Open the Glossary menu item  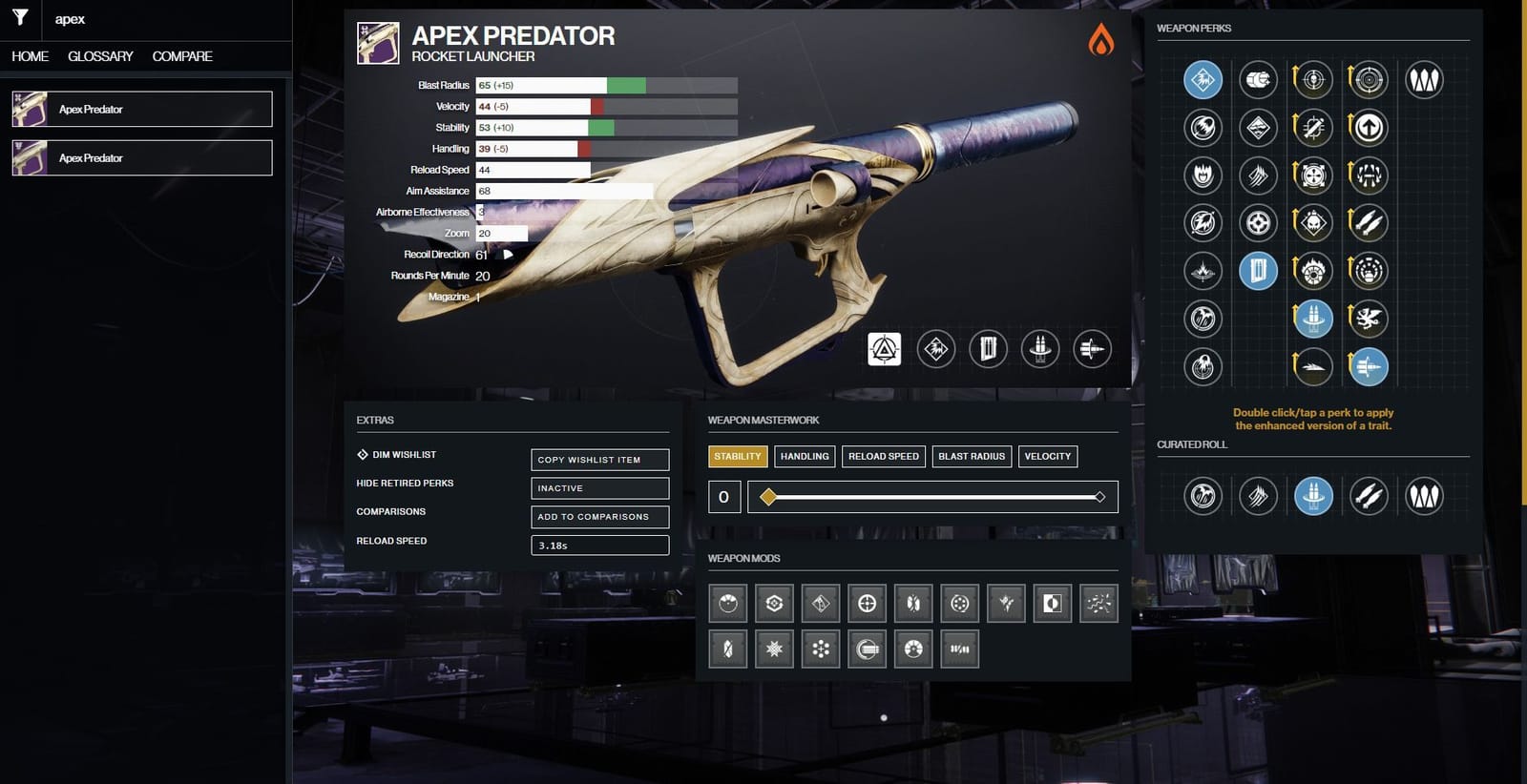(99, 56)
